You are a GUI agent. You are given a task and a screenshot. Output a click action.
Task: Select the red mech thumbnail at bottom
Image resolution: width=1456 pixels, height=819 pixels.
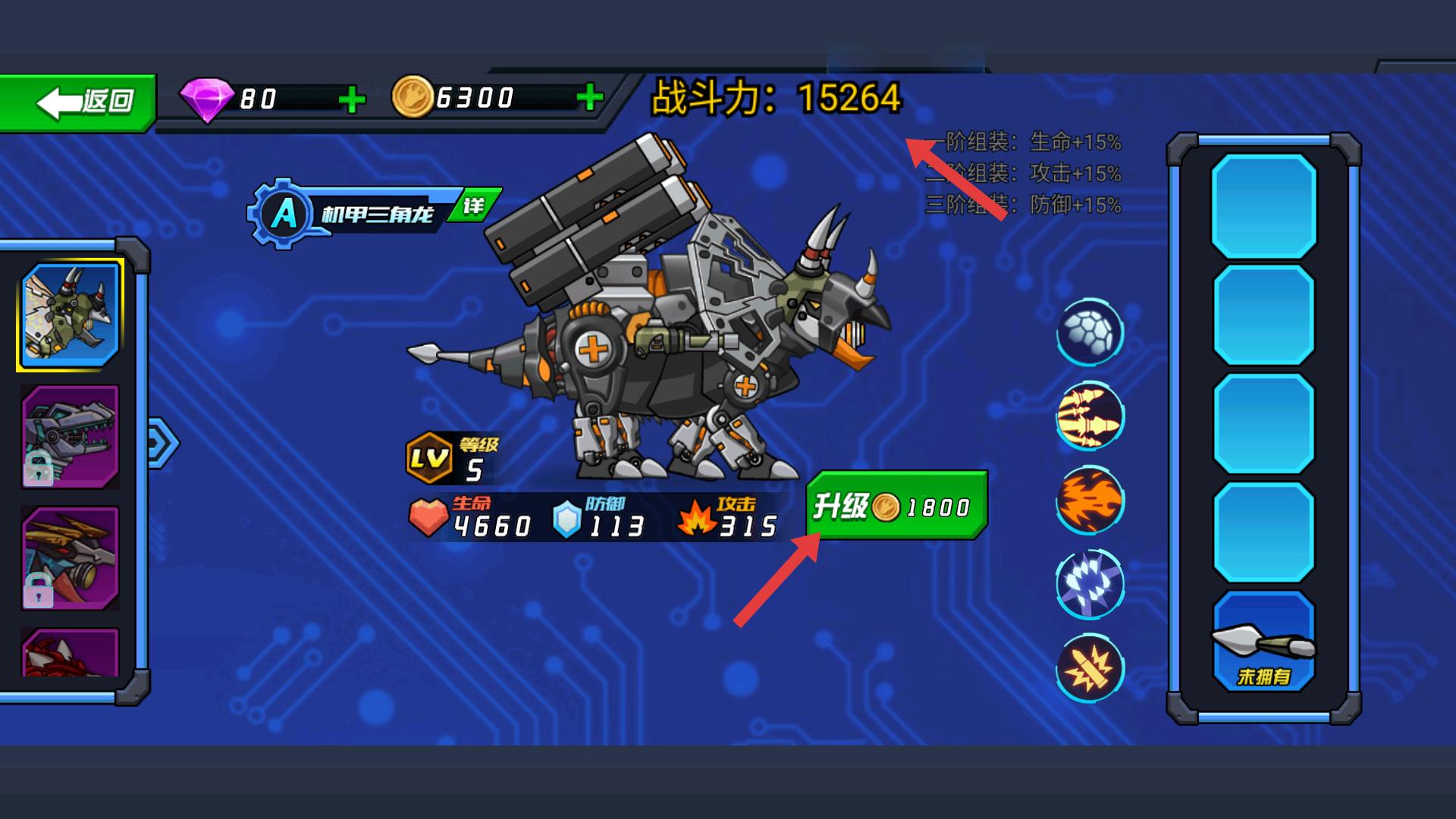pos(70,652)
